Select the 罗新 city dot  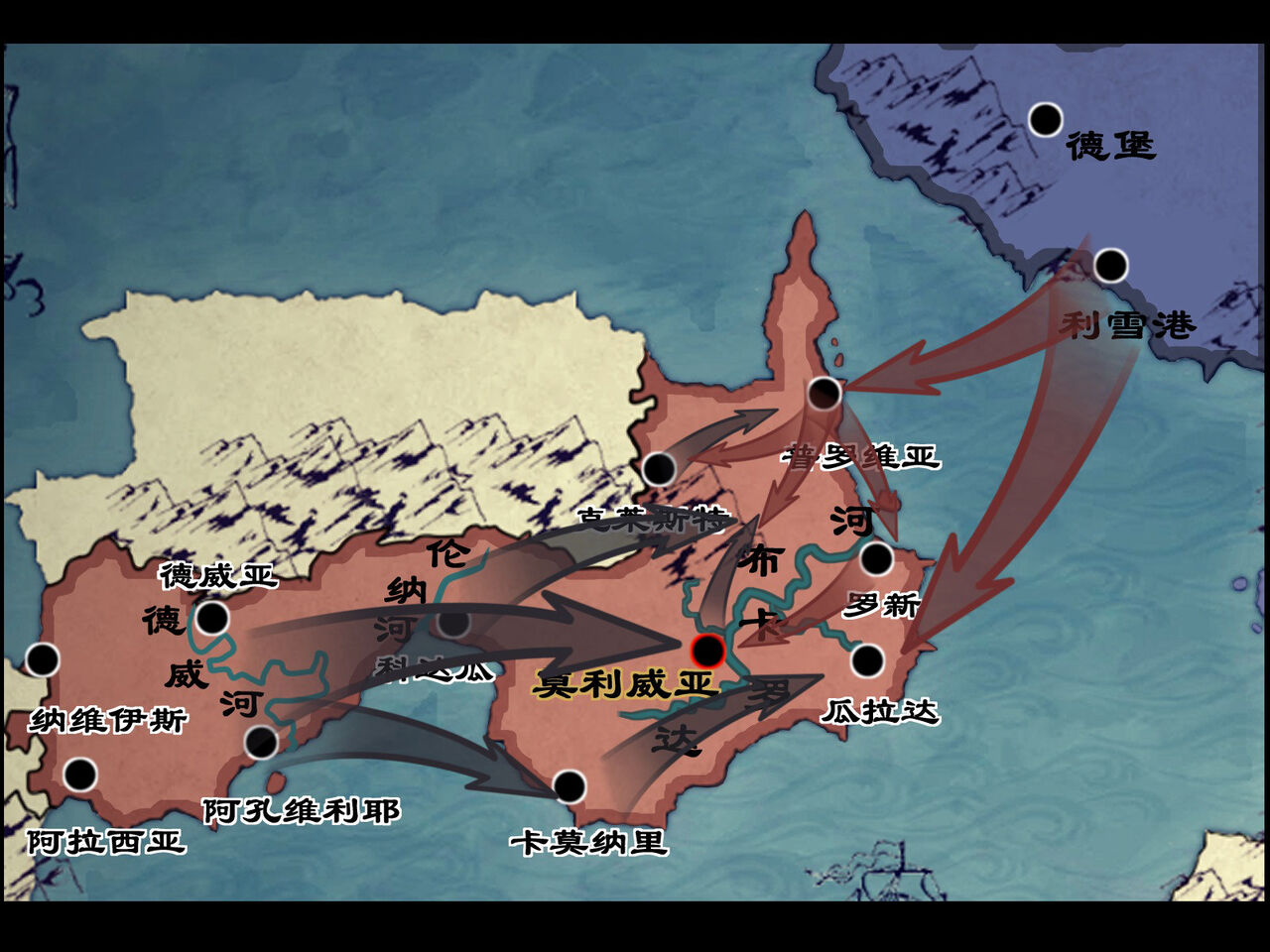pyautogui.click(x=876, y=559)
